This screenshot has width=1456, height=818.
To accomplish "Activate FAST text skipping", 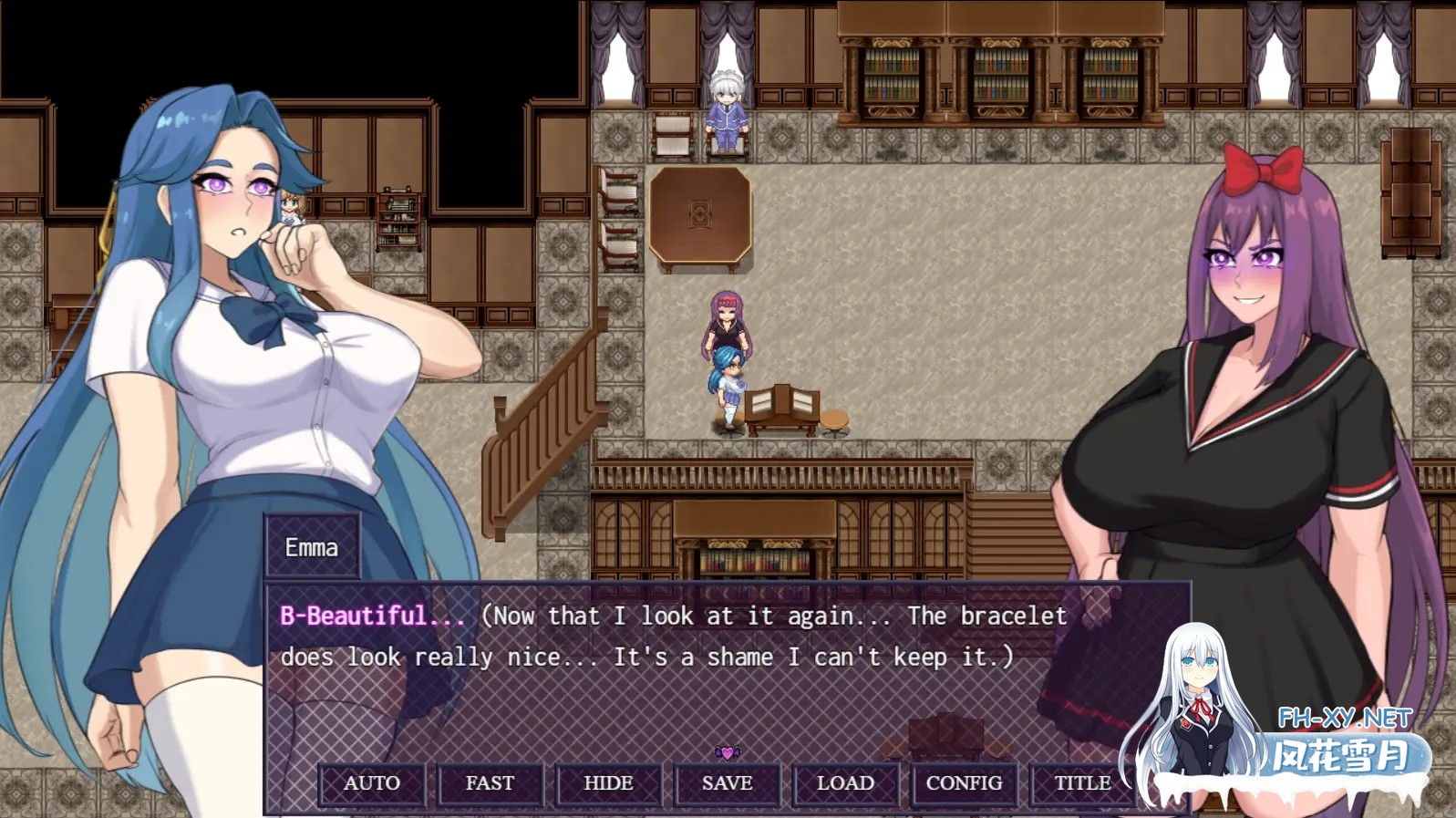I will [x=490, y=783].
